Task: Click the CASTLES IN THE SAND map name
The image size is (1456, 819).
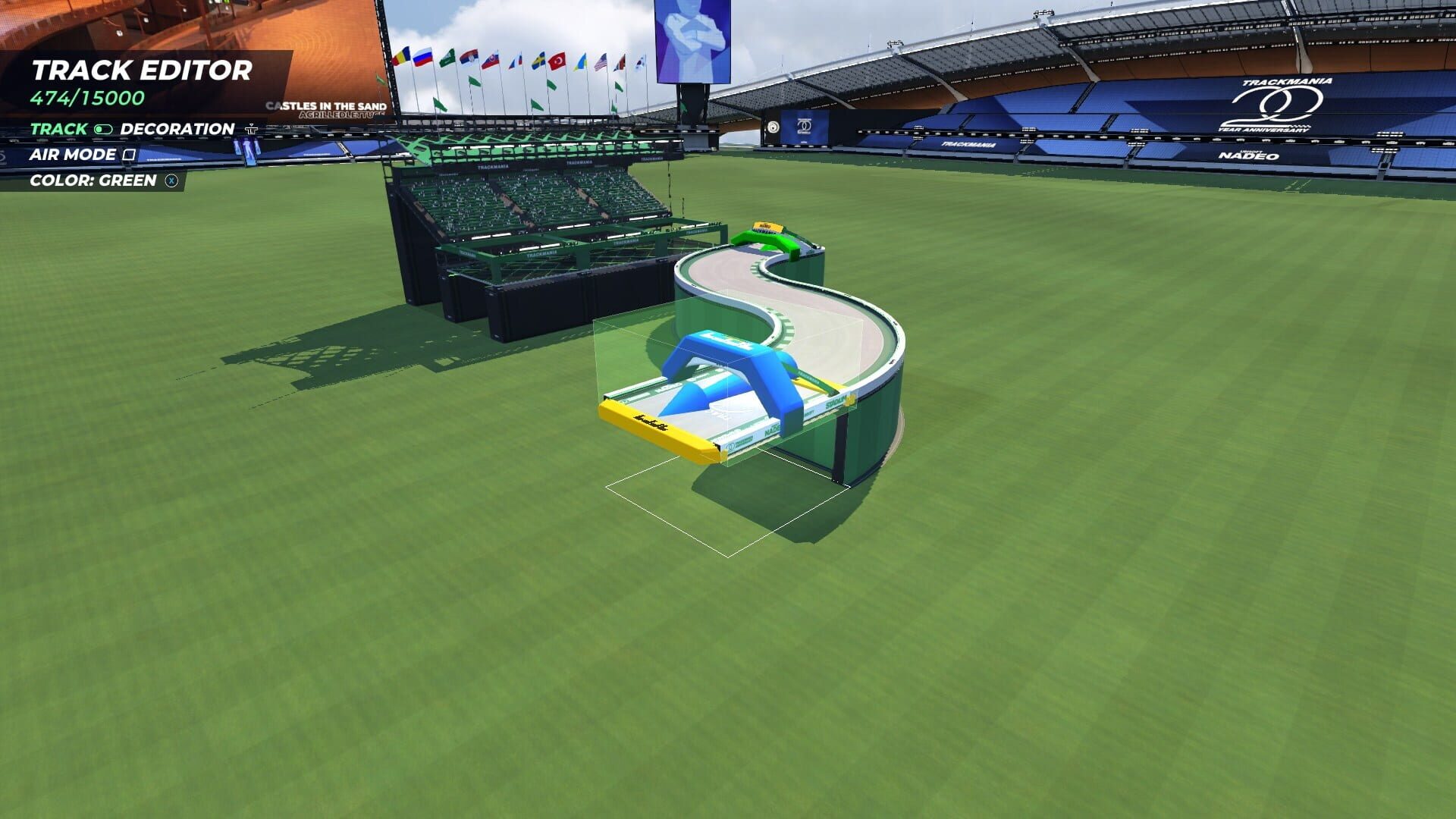Action: point(328,106)
